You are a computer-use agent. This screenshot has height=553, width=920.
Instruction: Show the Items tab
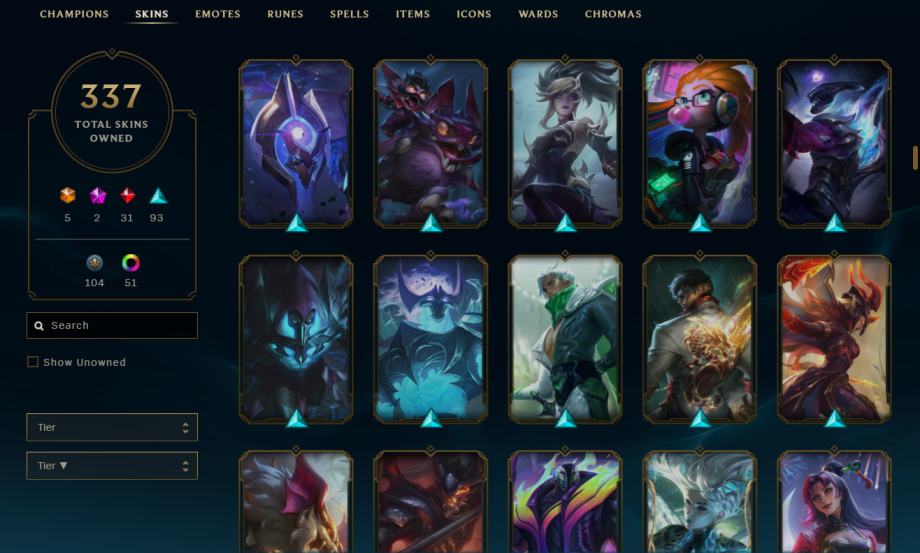[412, 15]
